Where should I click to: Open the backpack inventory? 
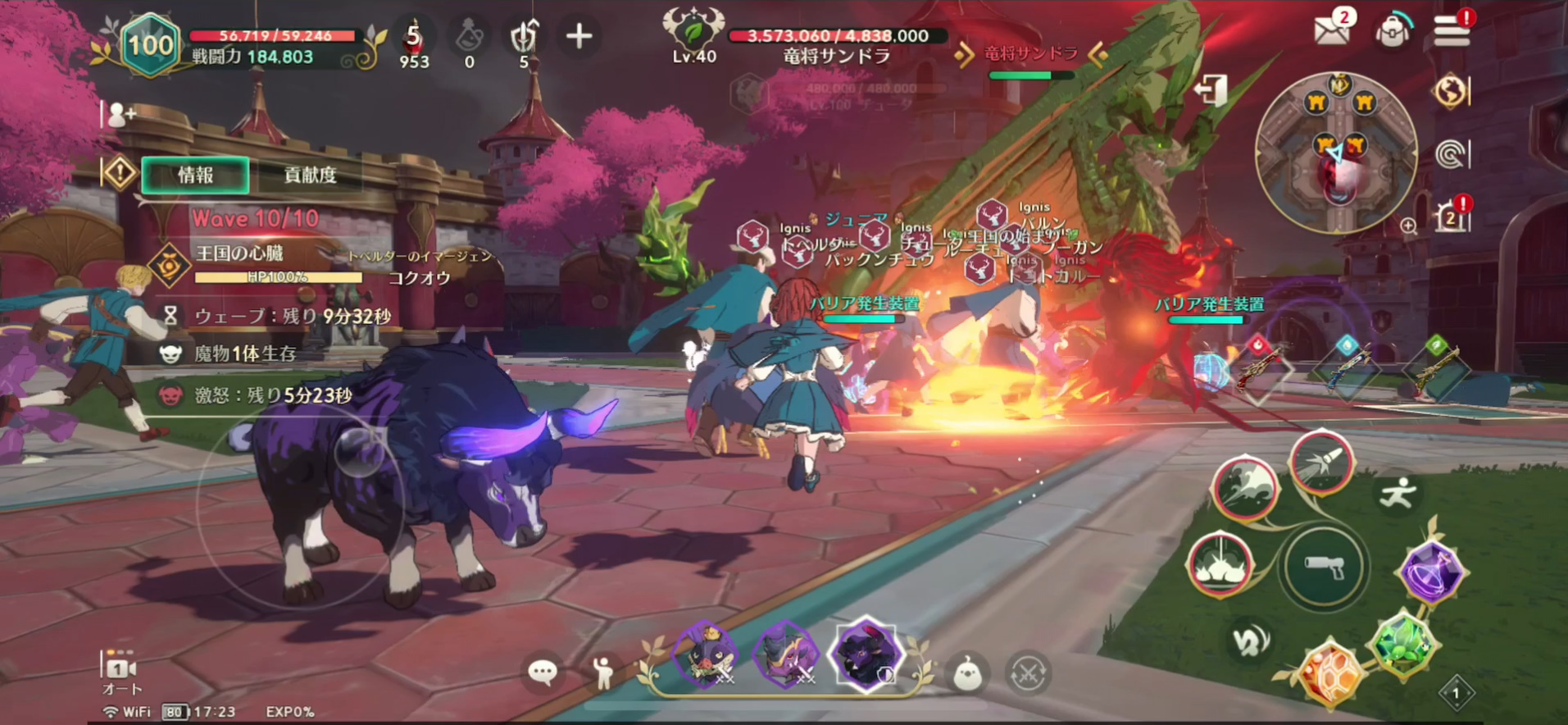pyautogui.click(x=1392, y=30)
